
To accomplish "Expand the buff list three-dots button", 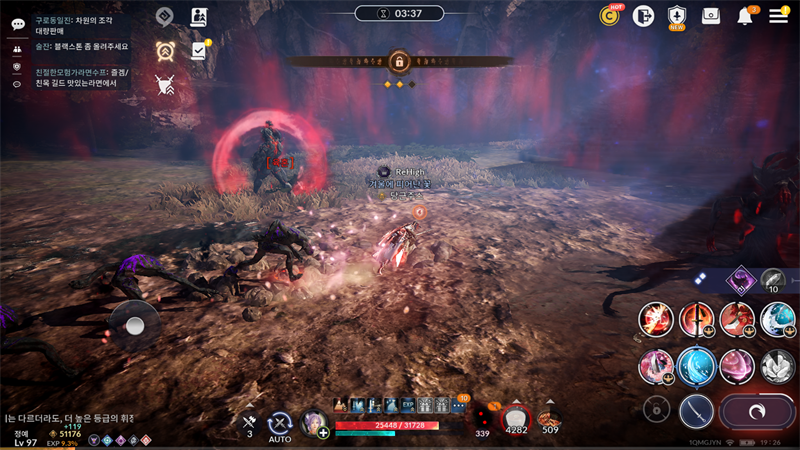I will tap(459, 406).
